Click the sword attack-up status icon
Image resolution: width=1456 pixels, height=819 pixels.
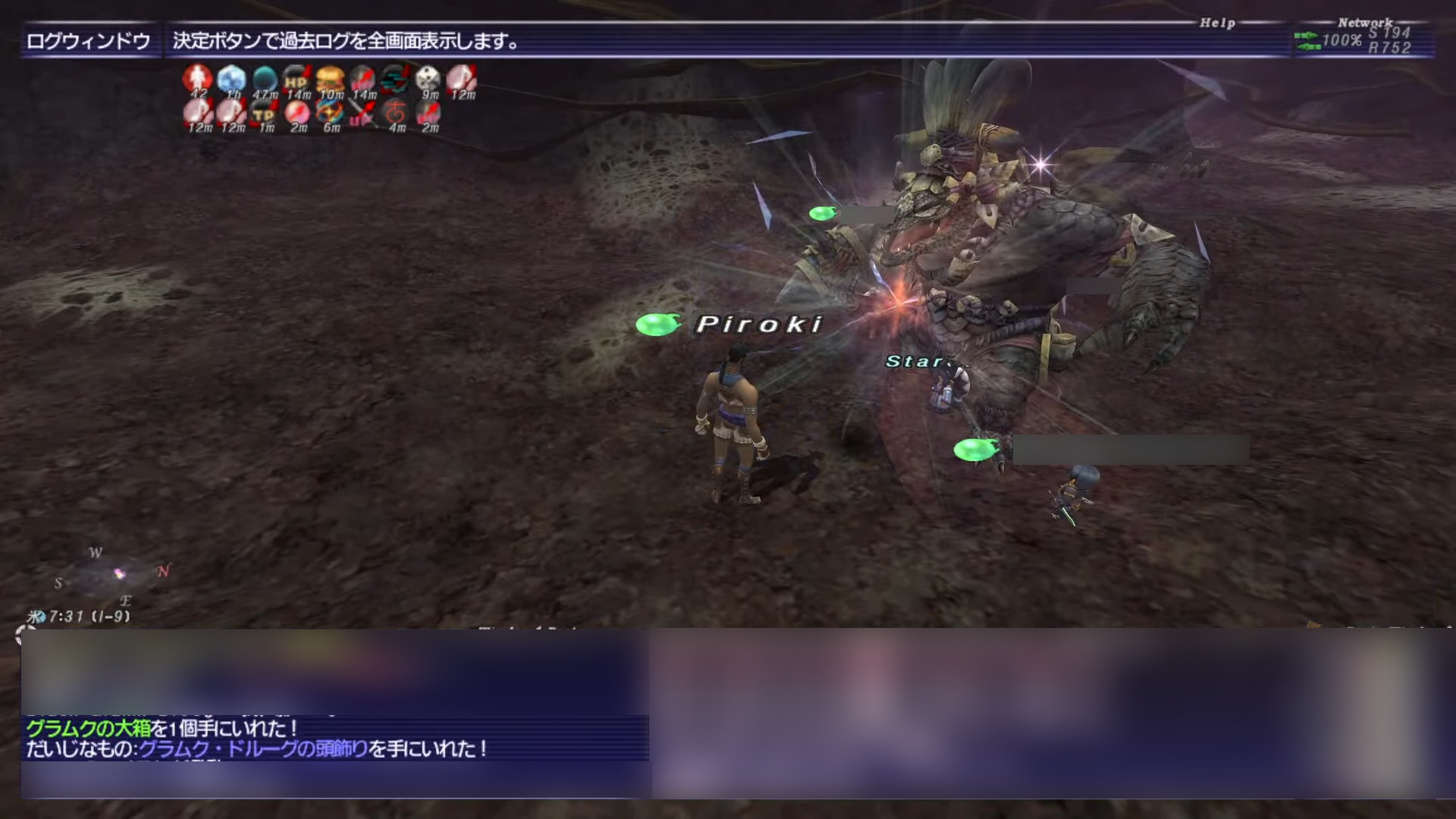click(x=362, y=114)
